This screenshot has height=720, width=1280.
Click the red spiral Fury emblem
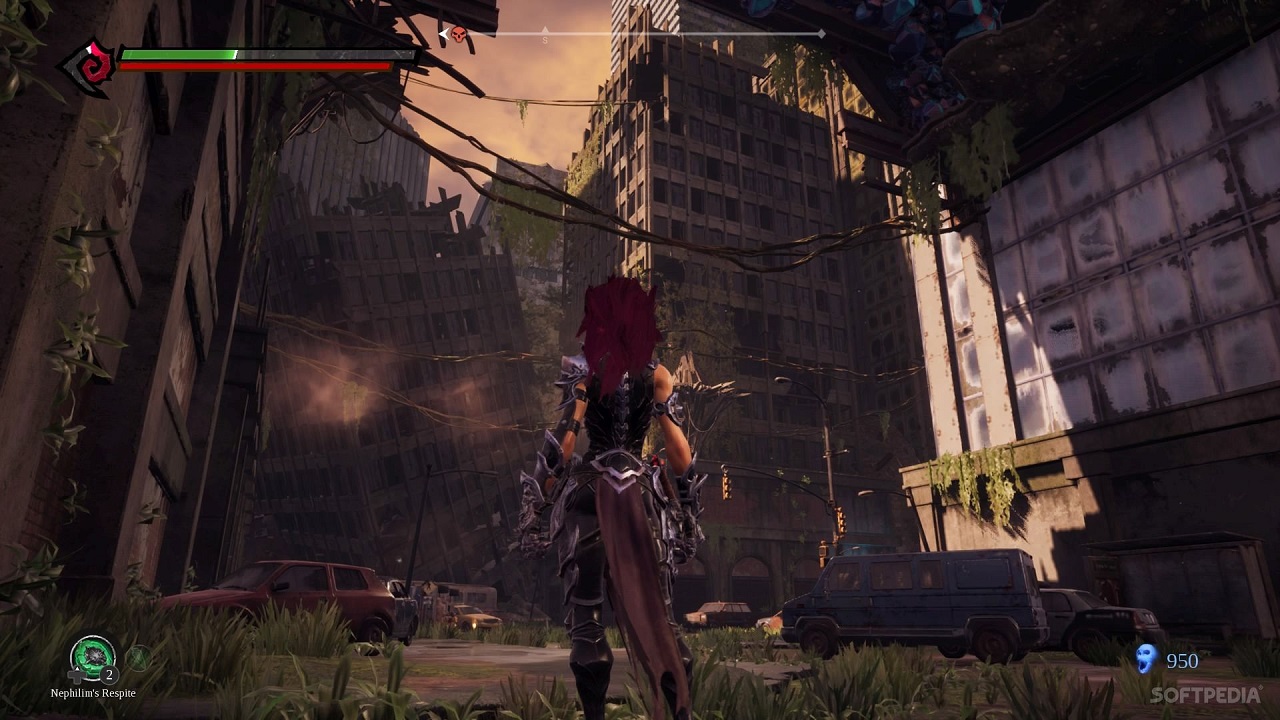(x=90, y=68)
